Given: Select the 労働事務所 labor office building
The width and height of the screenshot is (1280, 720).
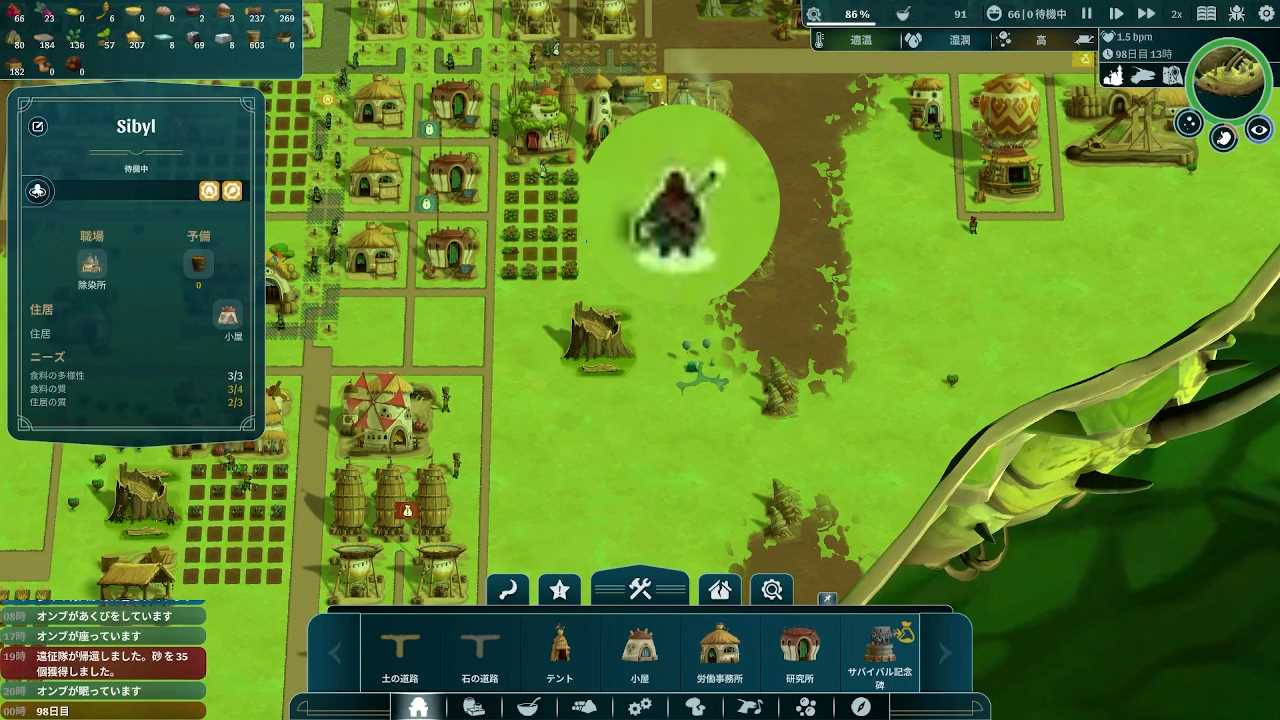Looking at the screenshot, I should [720, 653].
